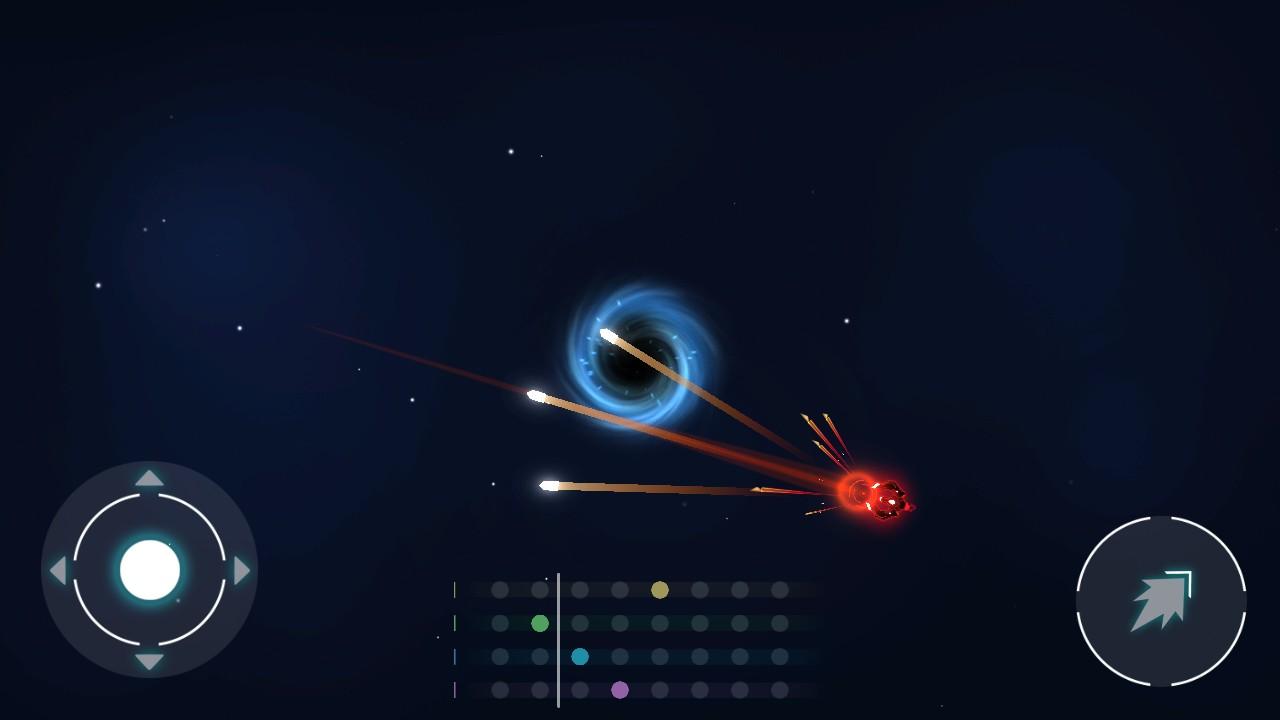Screen dimensions: 1280x720
Task: Toggle off the purple note in the bottom row
Action: coord(620,691)
